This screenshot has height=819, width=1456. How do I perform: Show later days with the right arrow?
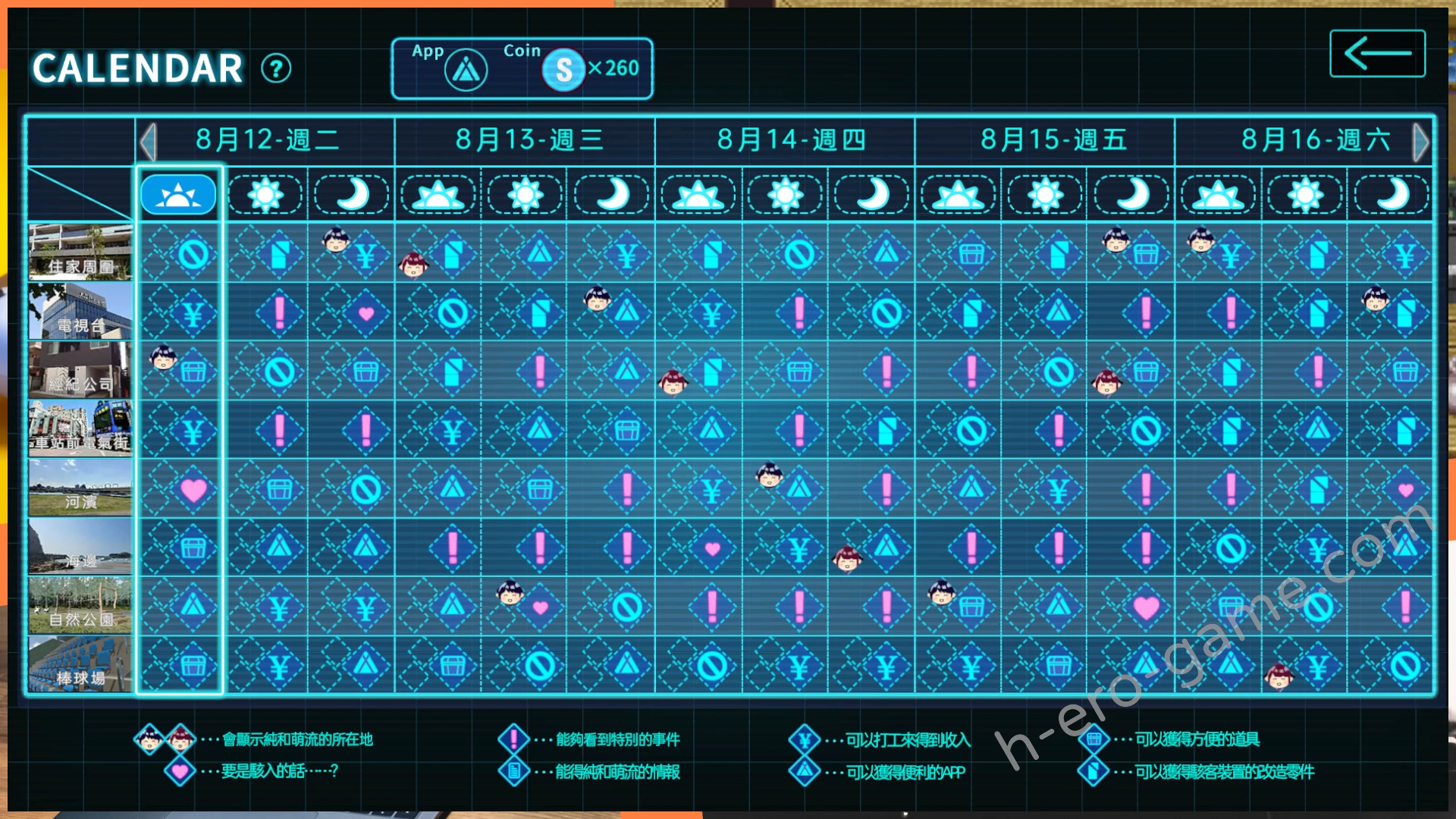1420,142
